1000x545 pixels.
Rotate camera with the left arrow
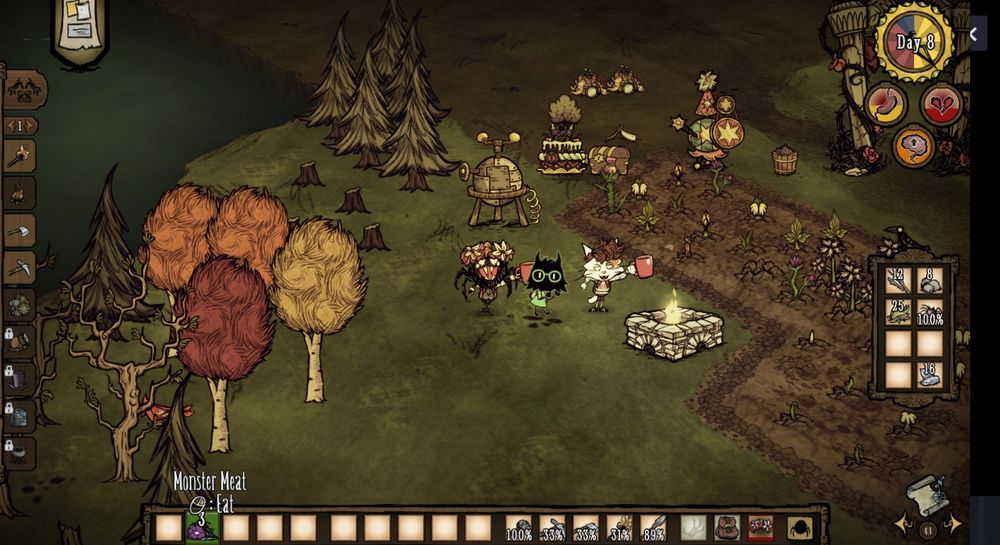904,525
